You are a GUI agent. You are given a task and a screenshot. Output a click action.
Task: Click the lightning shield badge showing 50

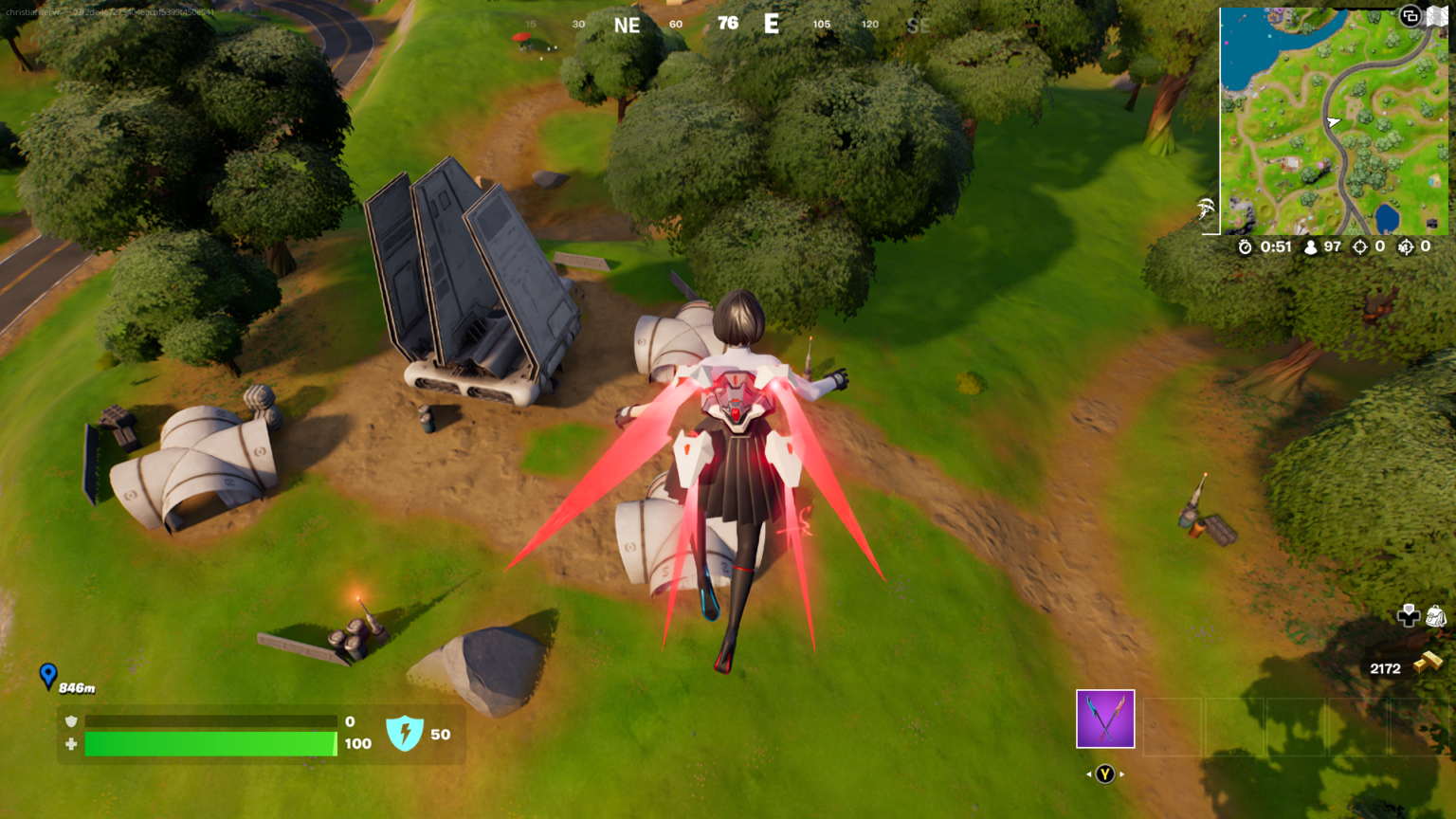coord(407,731)
